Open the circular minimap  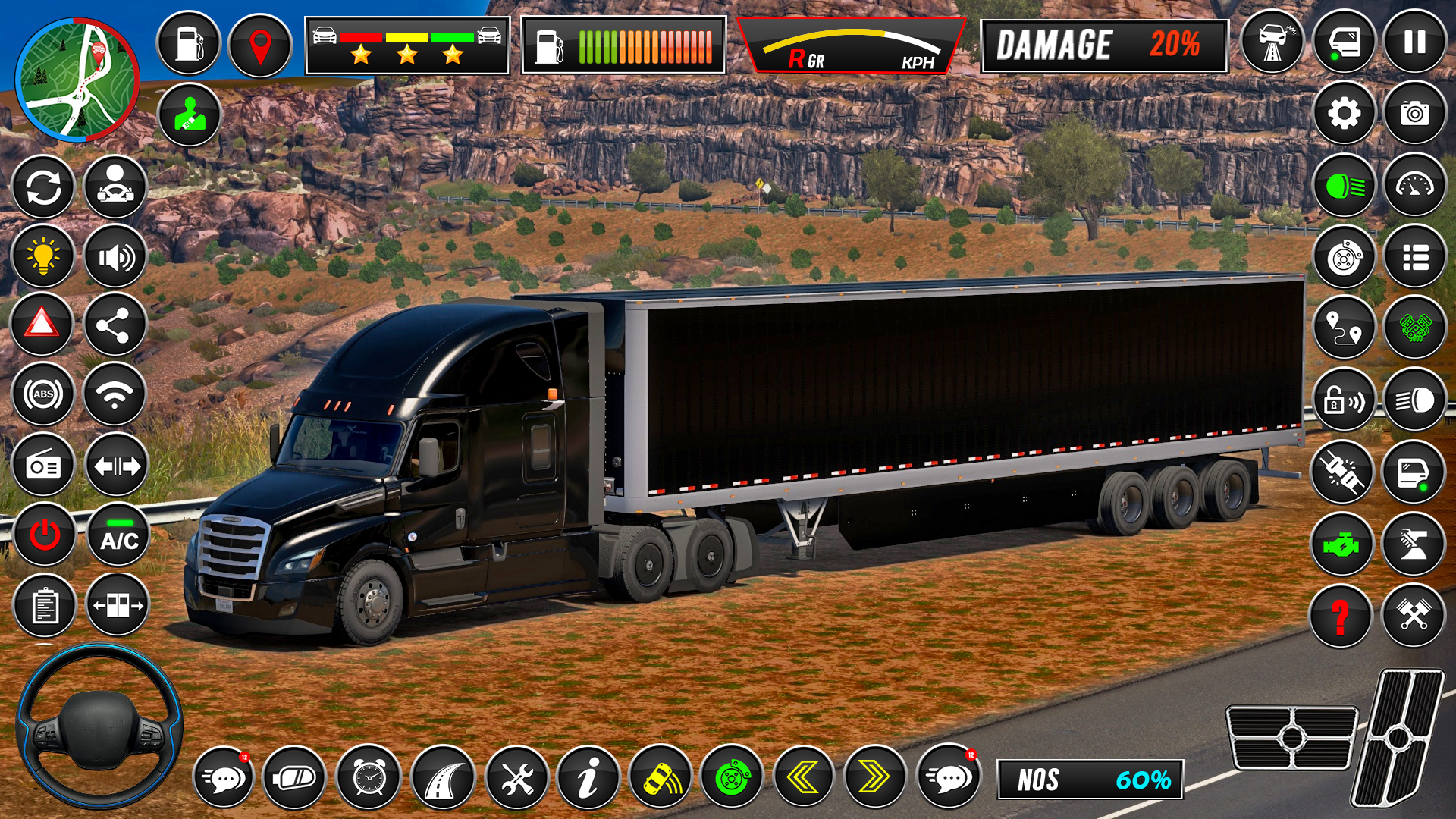click(77, 80)
